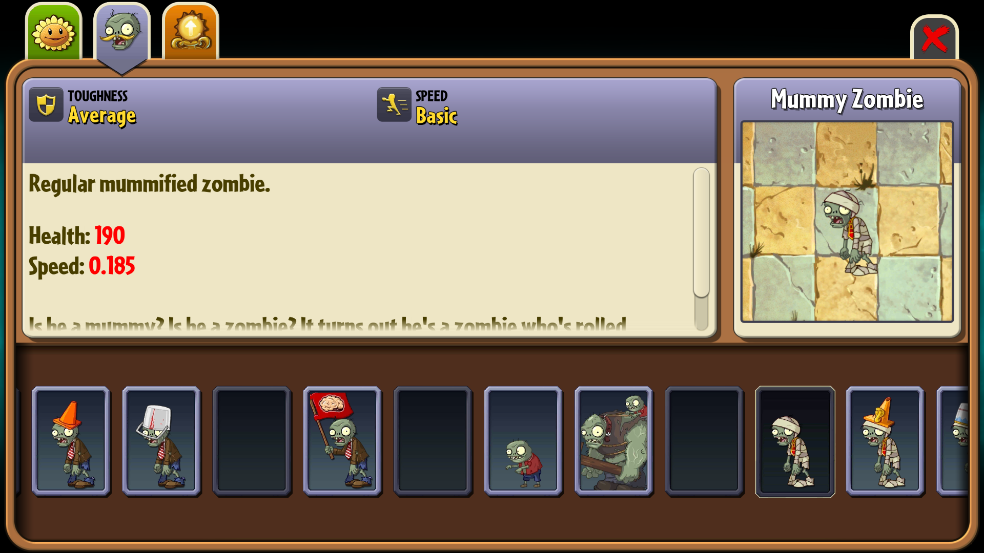The width and height of the screenshot is (984, 553).
Task: Pick the Flag Zombie card
Action: 342,441
